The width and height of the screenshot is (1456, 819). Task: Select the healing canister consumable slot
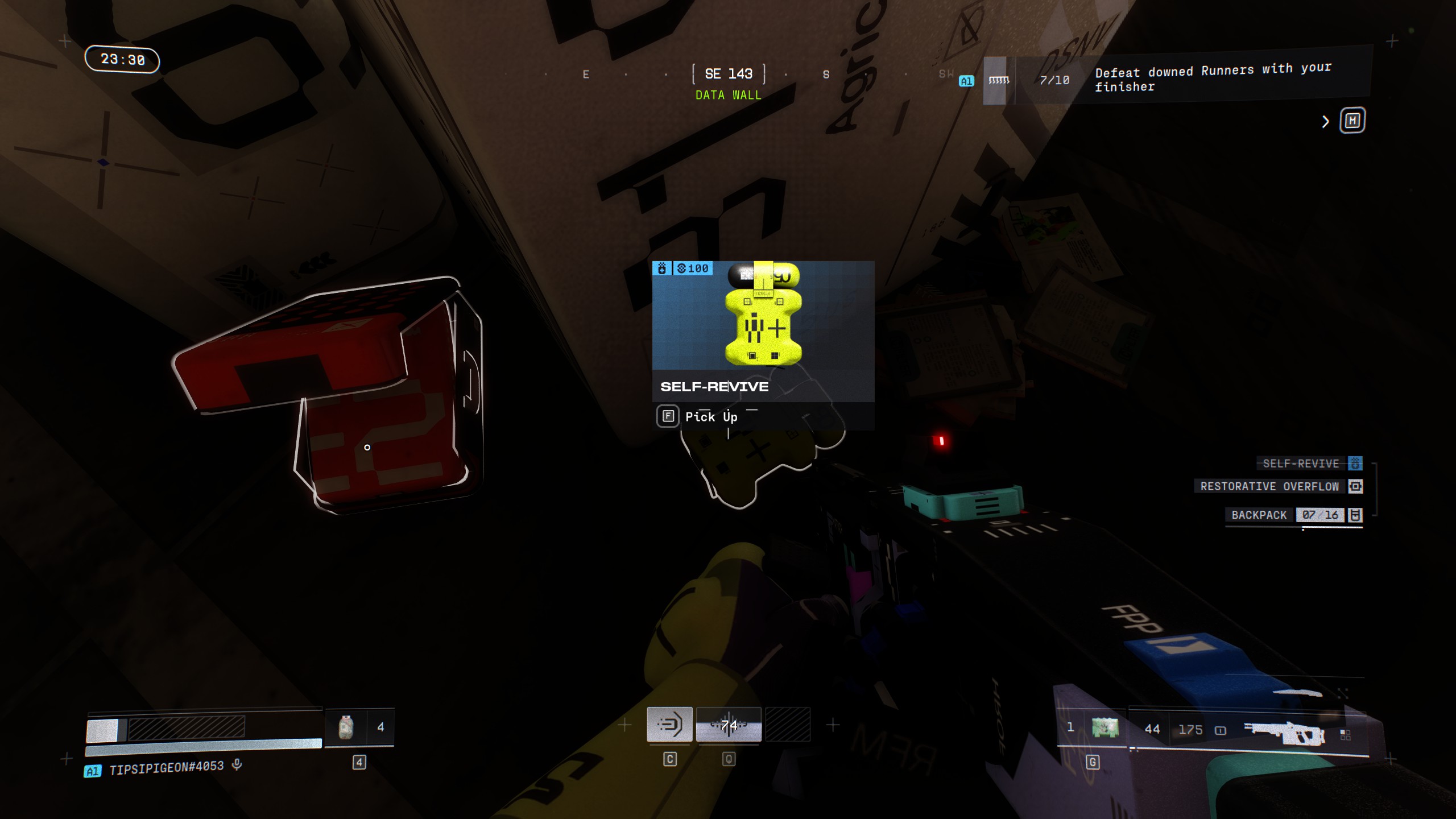(346, 727)
